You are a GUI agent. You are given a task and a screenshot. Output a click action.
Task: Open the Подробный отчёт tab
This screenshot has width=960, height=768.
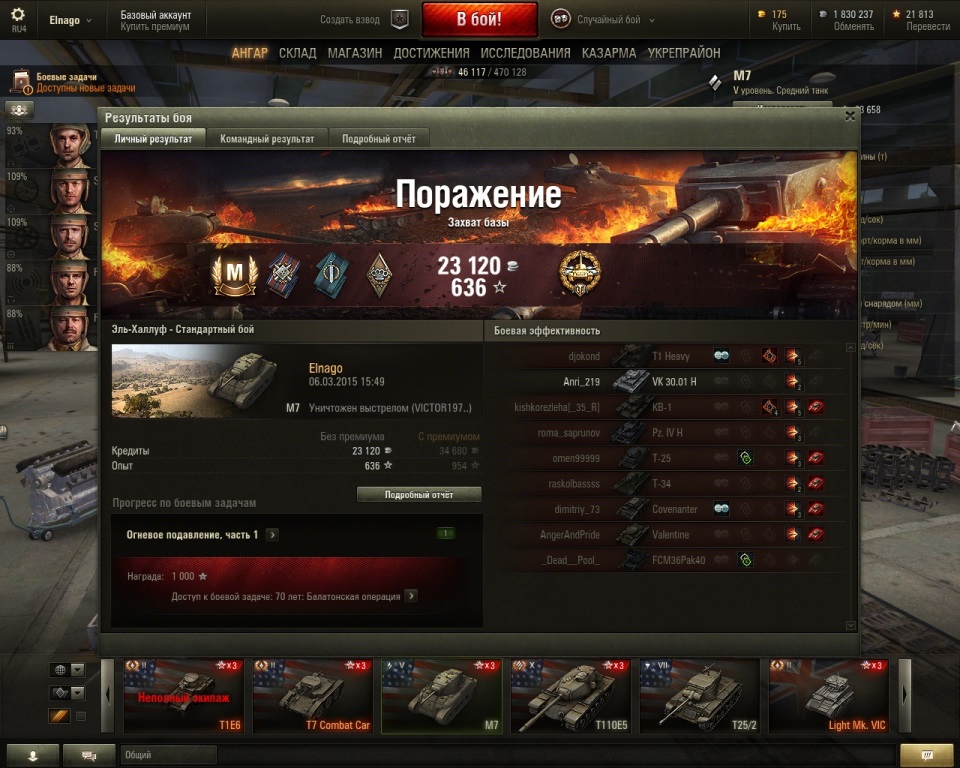(x=379, y=139)
